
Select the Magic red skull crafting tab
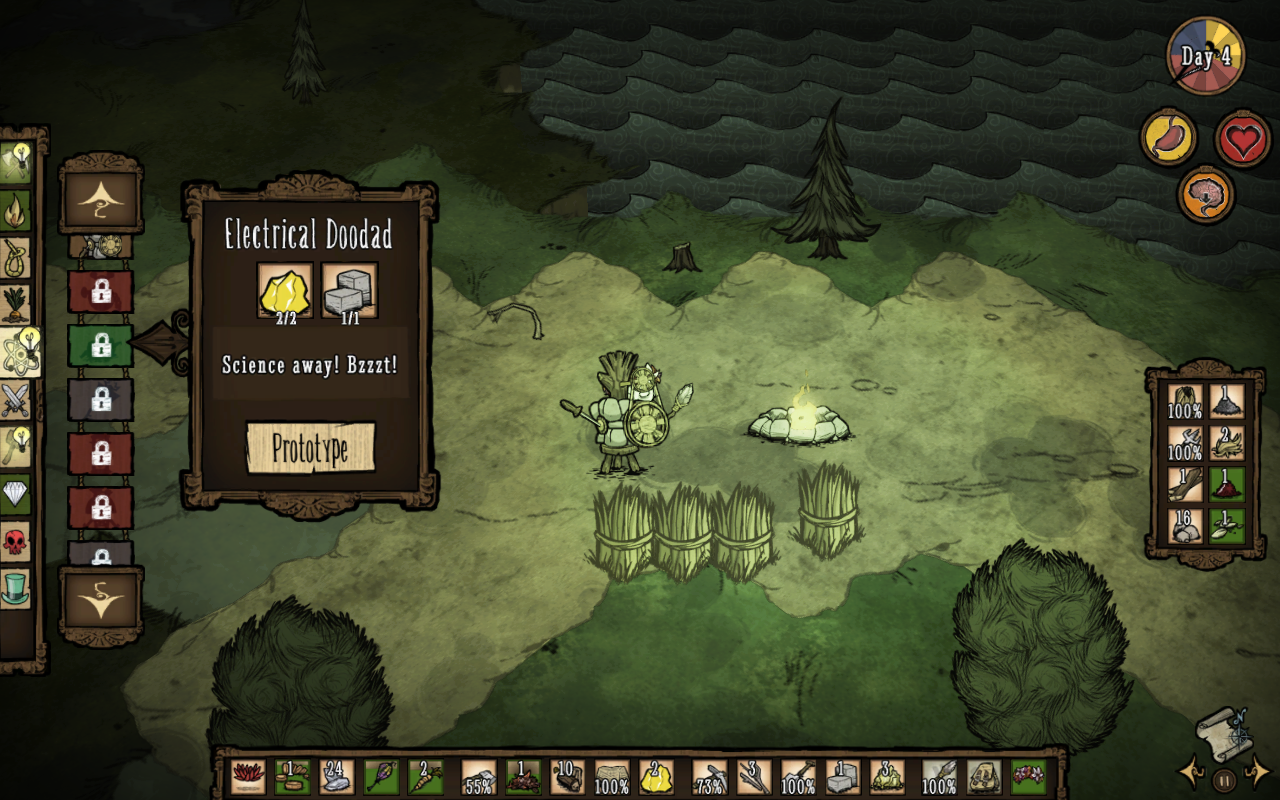click(16, 541)
